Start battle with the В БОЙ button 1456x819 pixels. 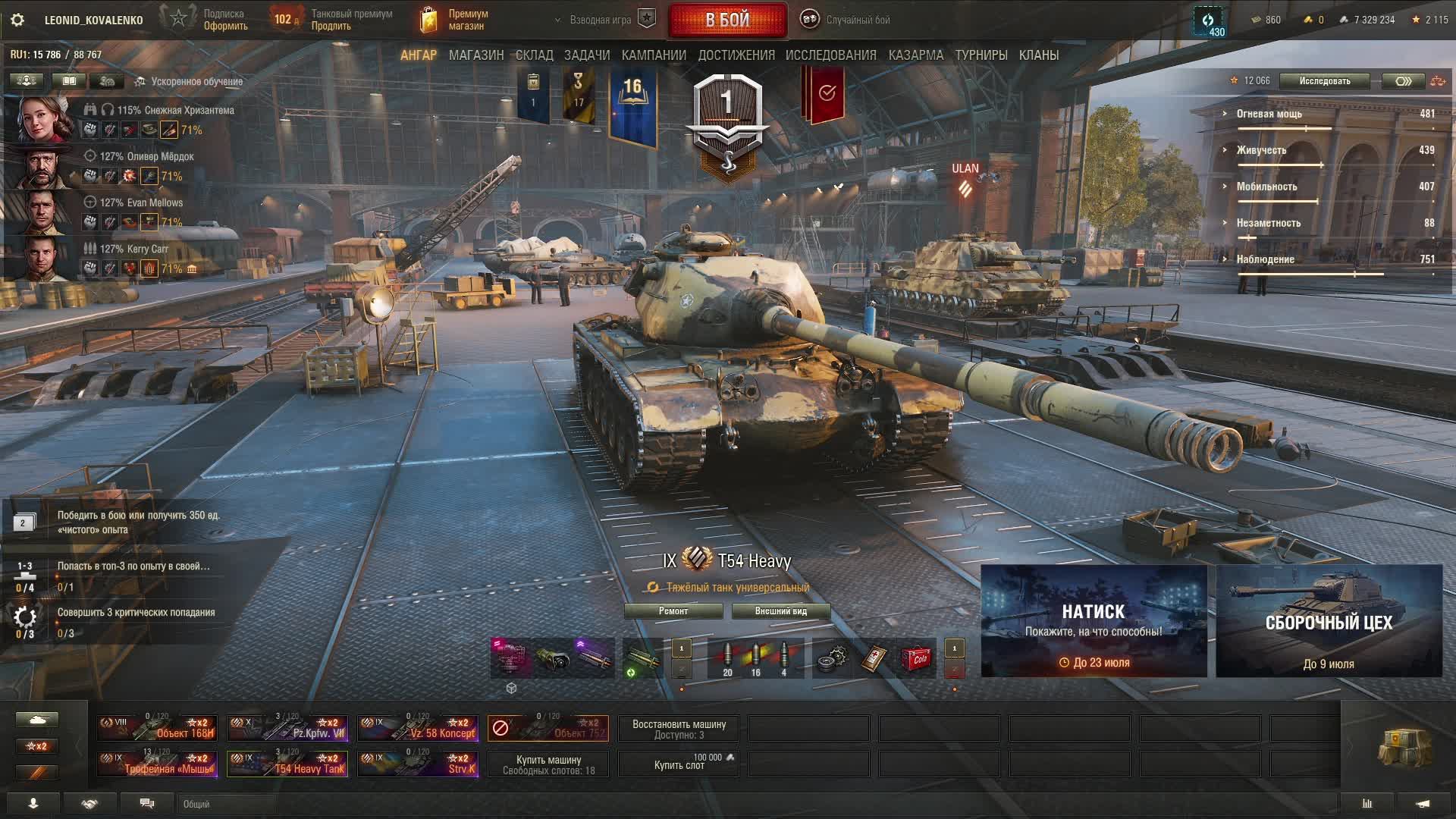pyautogui.click(x=727, y=20)
